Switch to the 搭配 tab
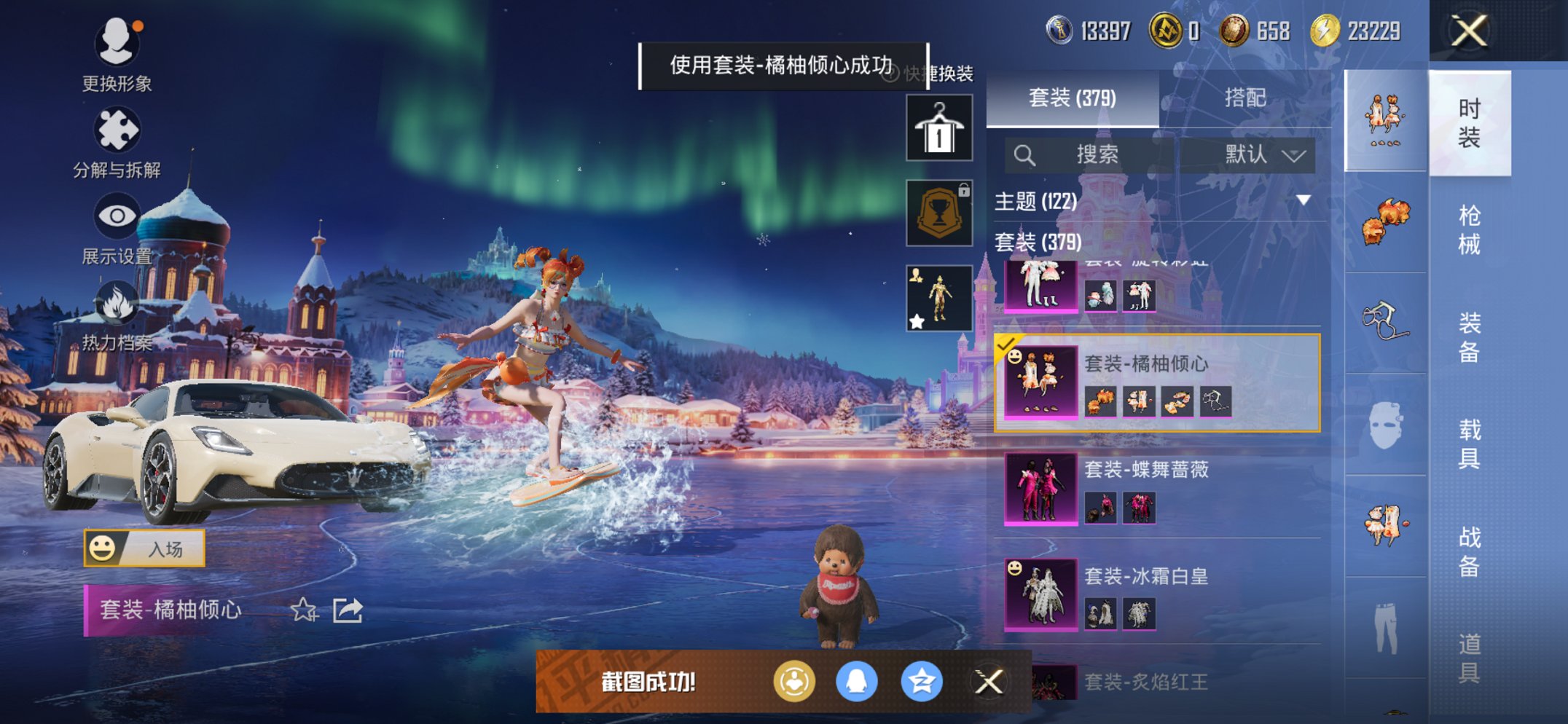Screen dimensions: 1568x724 [1246, 99]
